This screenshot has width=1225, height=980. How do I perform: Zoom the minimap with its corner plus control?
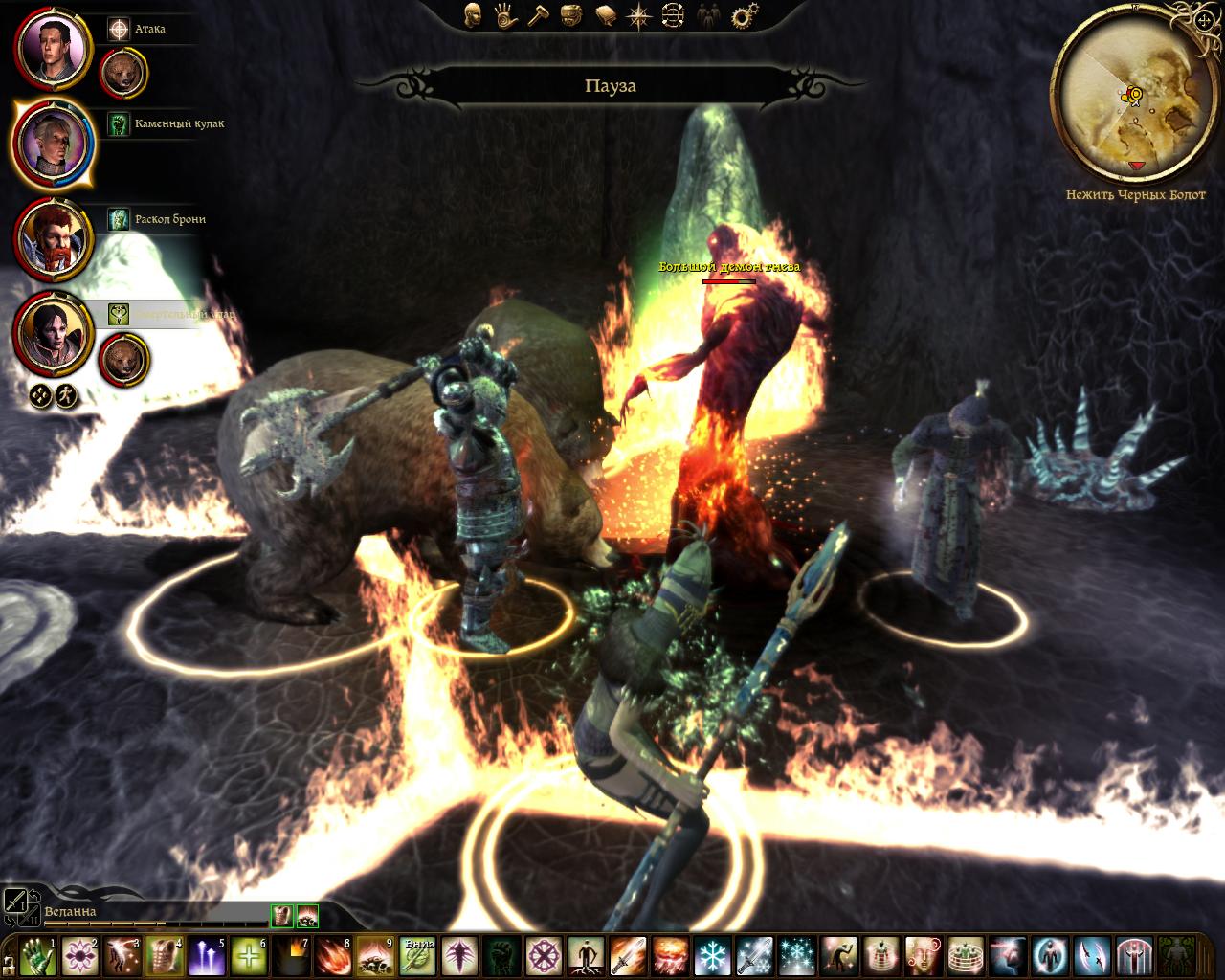tap(1203, 19)
